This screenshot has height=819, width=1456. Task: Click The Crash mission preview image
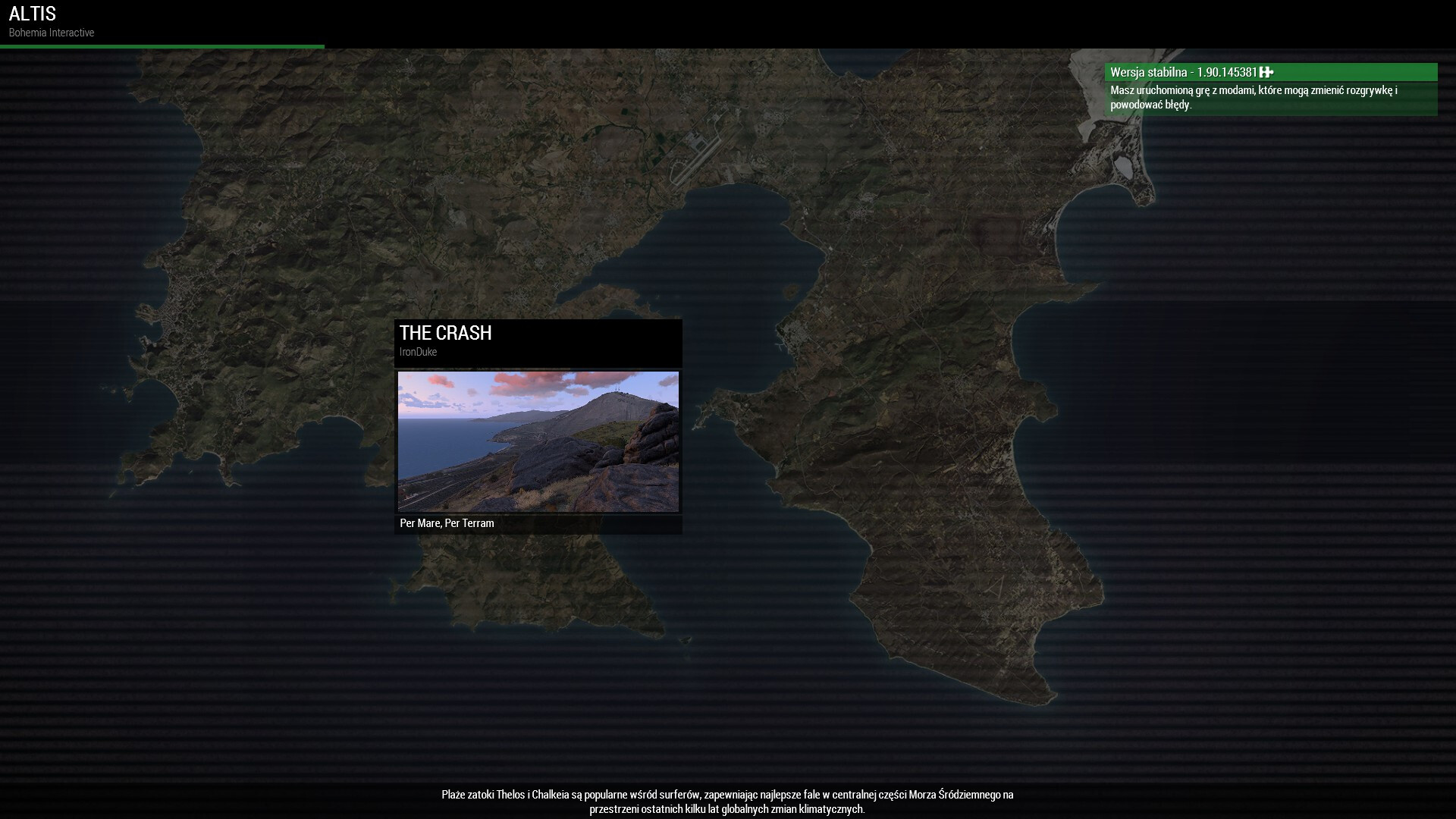pos(538,441)
